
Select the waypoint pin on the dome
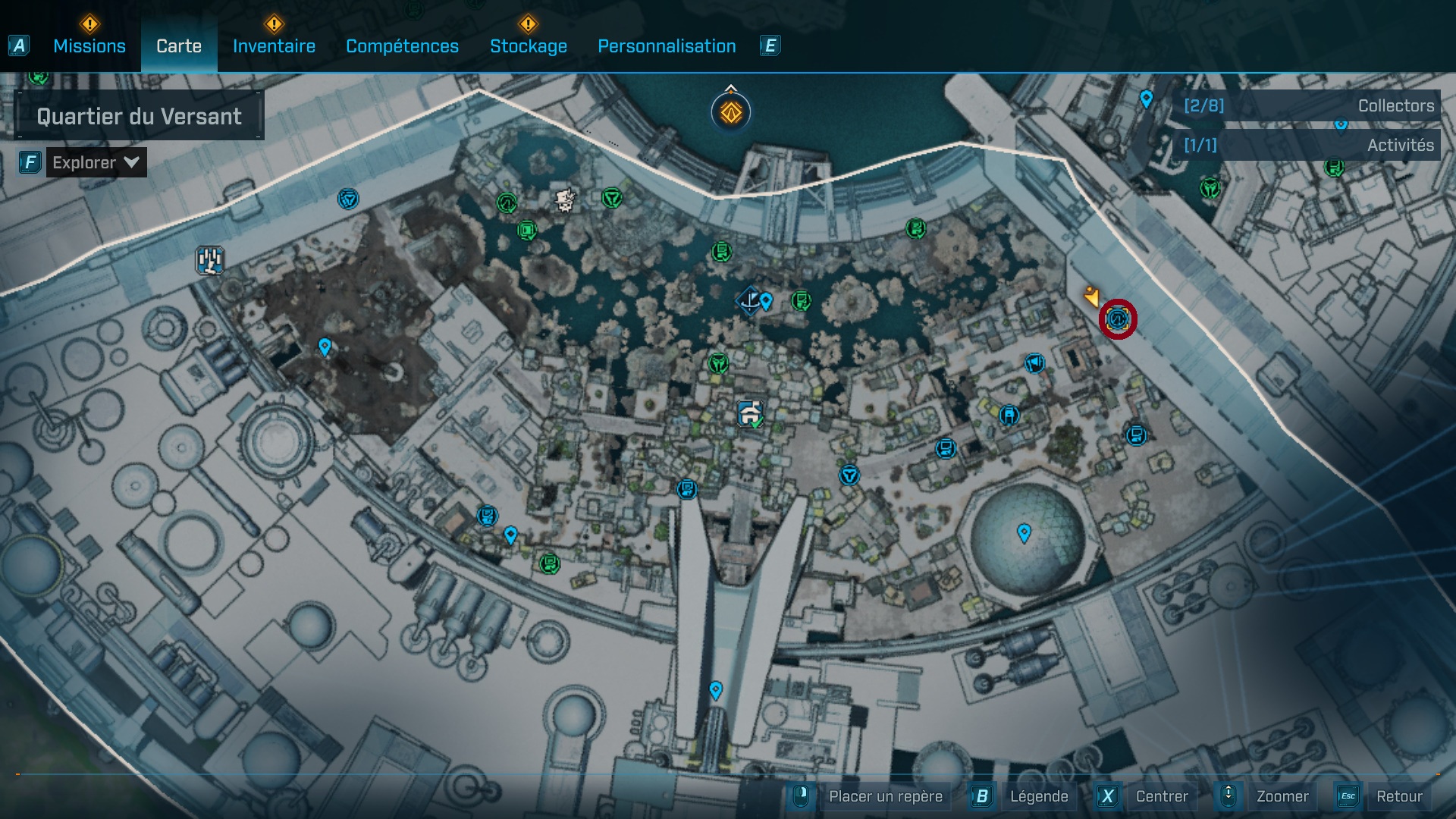click(1024, 532)
